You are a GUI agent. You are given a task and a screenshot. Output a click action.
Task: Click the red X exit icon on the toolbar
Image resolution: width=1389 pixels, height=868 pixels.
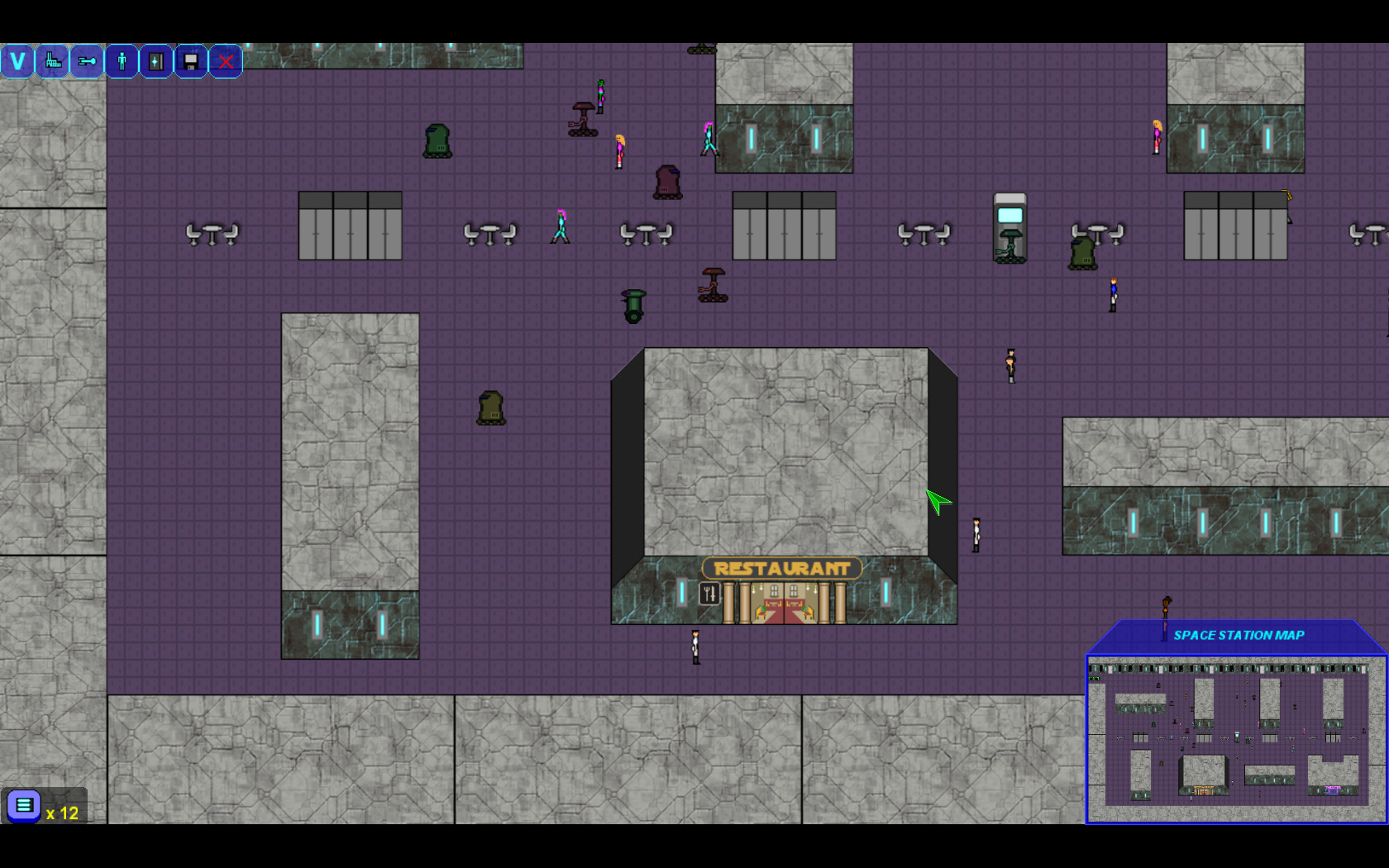click(225, 60)
